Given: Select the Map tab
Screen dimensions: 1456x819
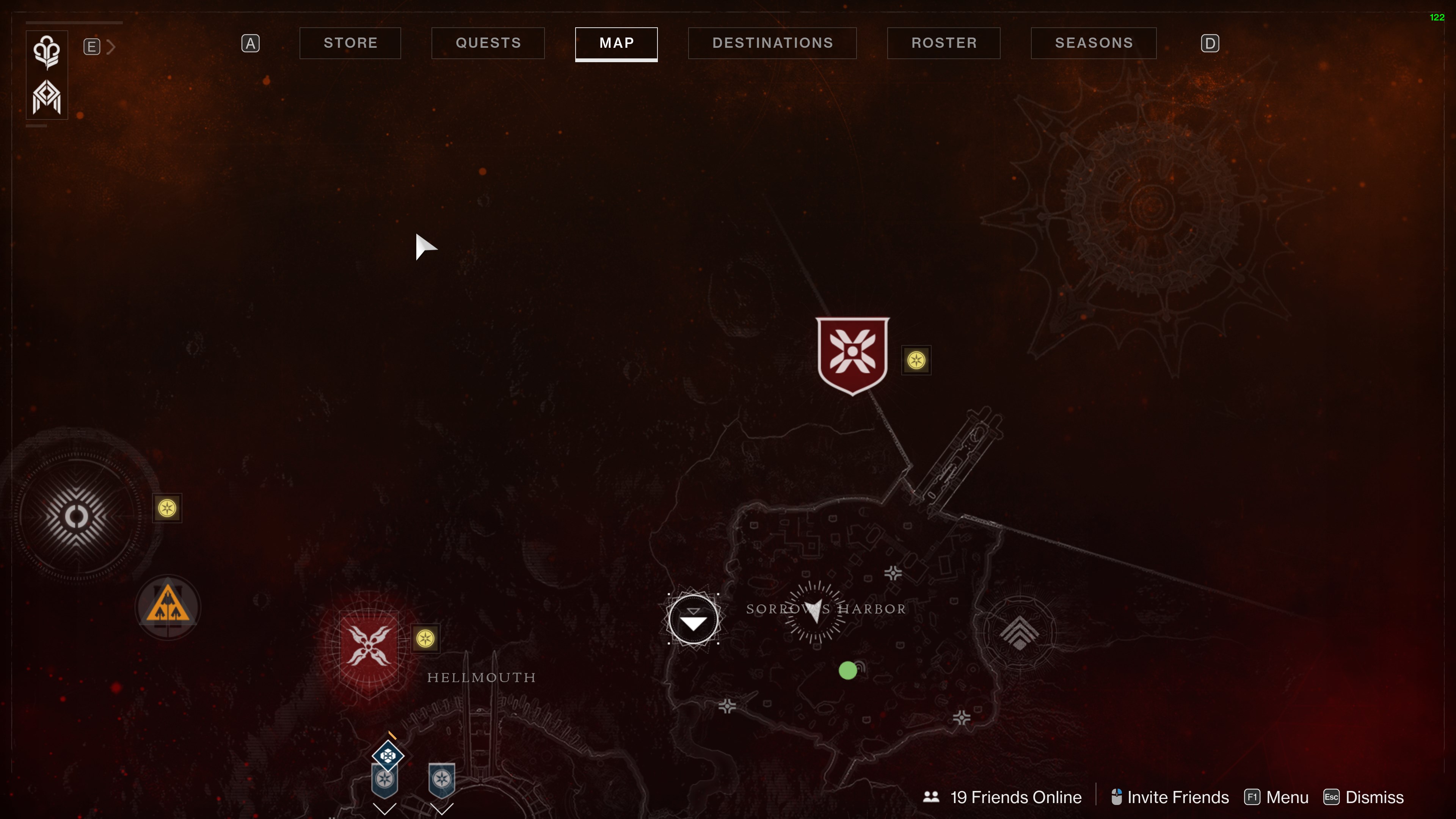Looking at the screenshot, I should (x=616, y=43).
